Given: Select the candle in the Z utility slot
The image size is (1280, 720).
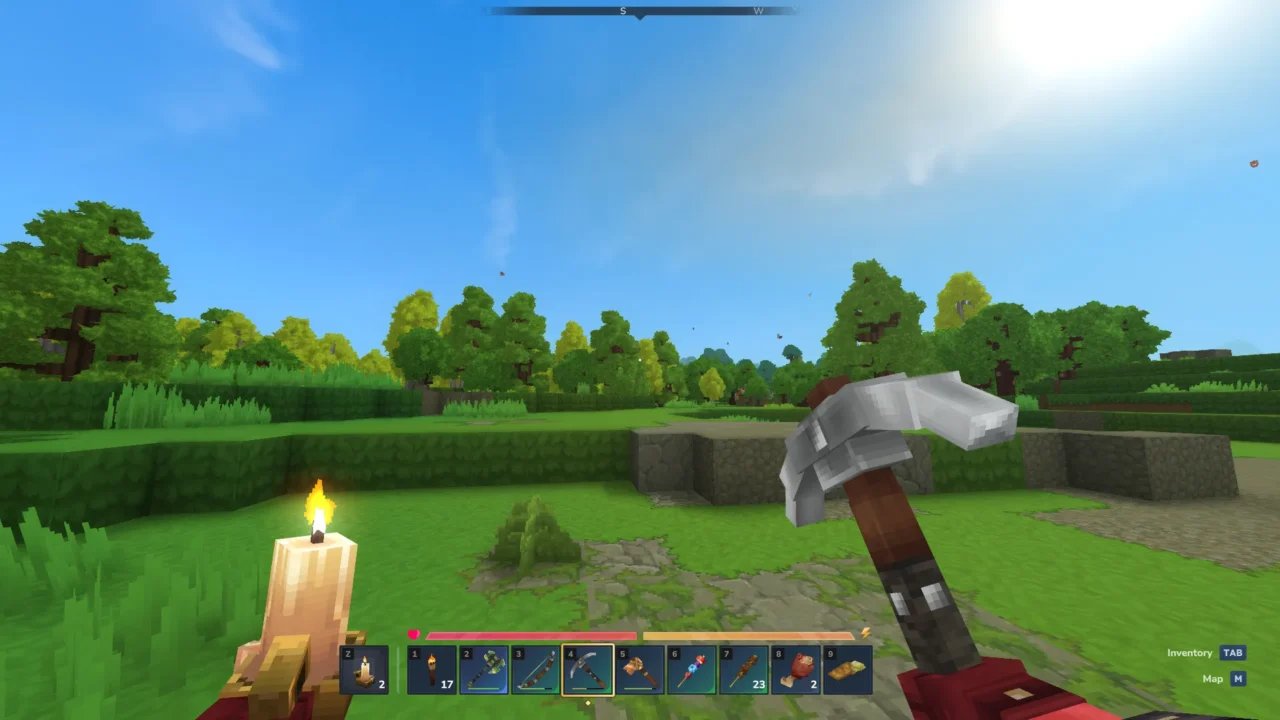Looking at the screenshot, I should [x=365, y=670].
